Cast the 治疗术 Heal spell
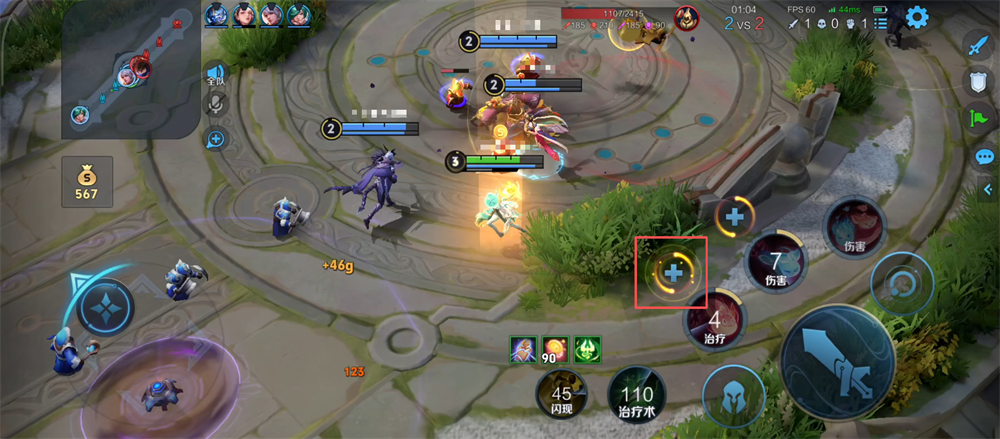This screenshot has height=439, width=1000. 636,398
